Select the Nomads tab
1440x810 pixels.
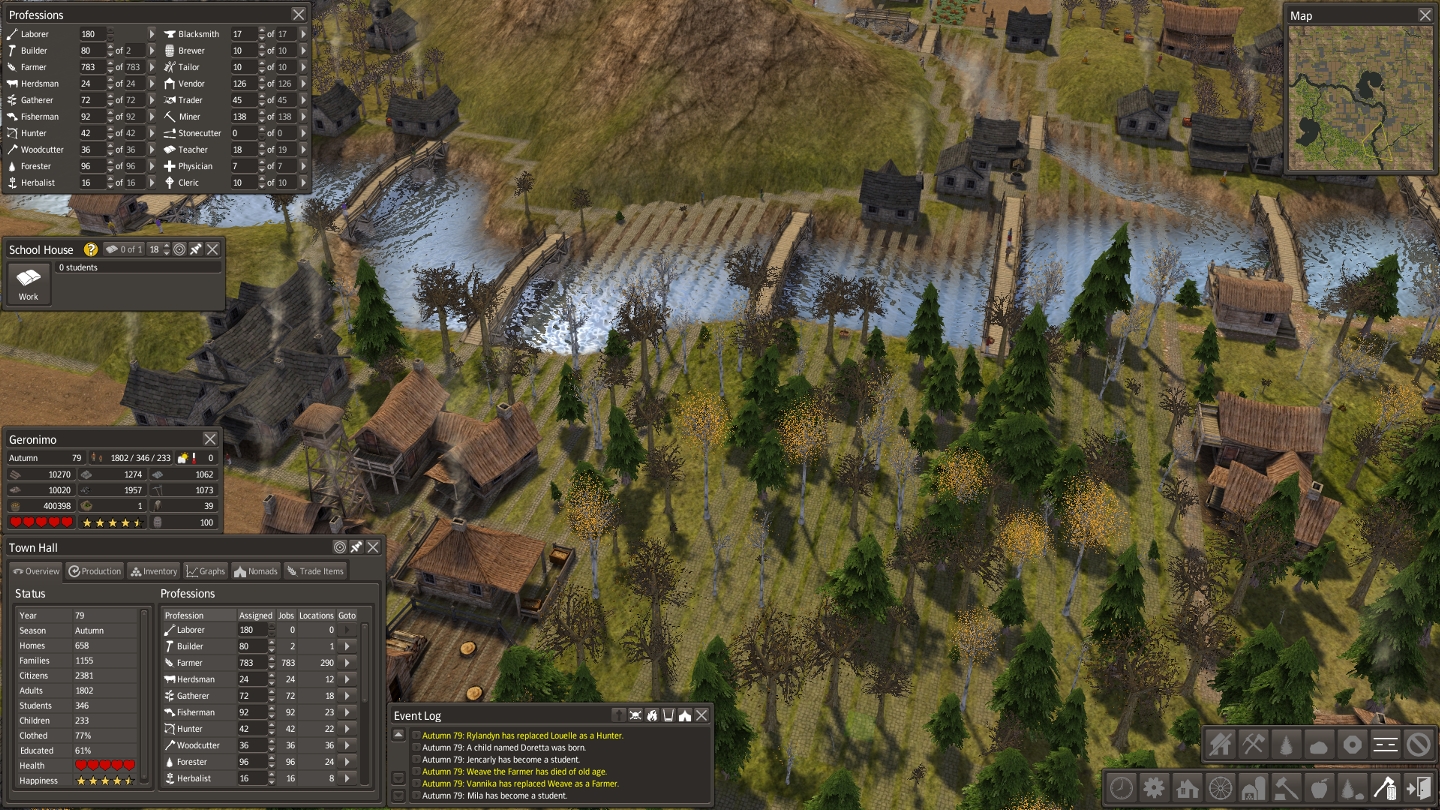[x=256, y=571]
